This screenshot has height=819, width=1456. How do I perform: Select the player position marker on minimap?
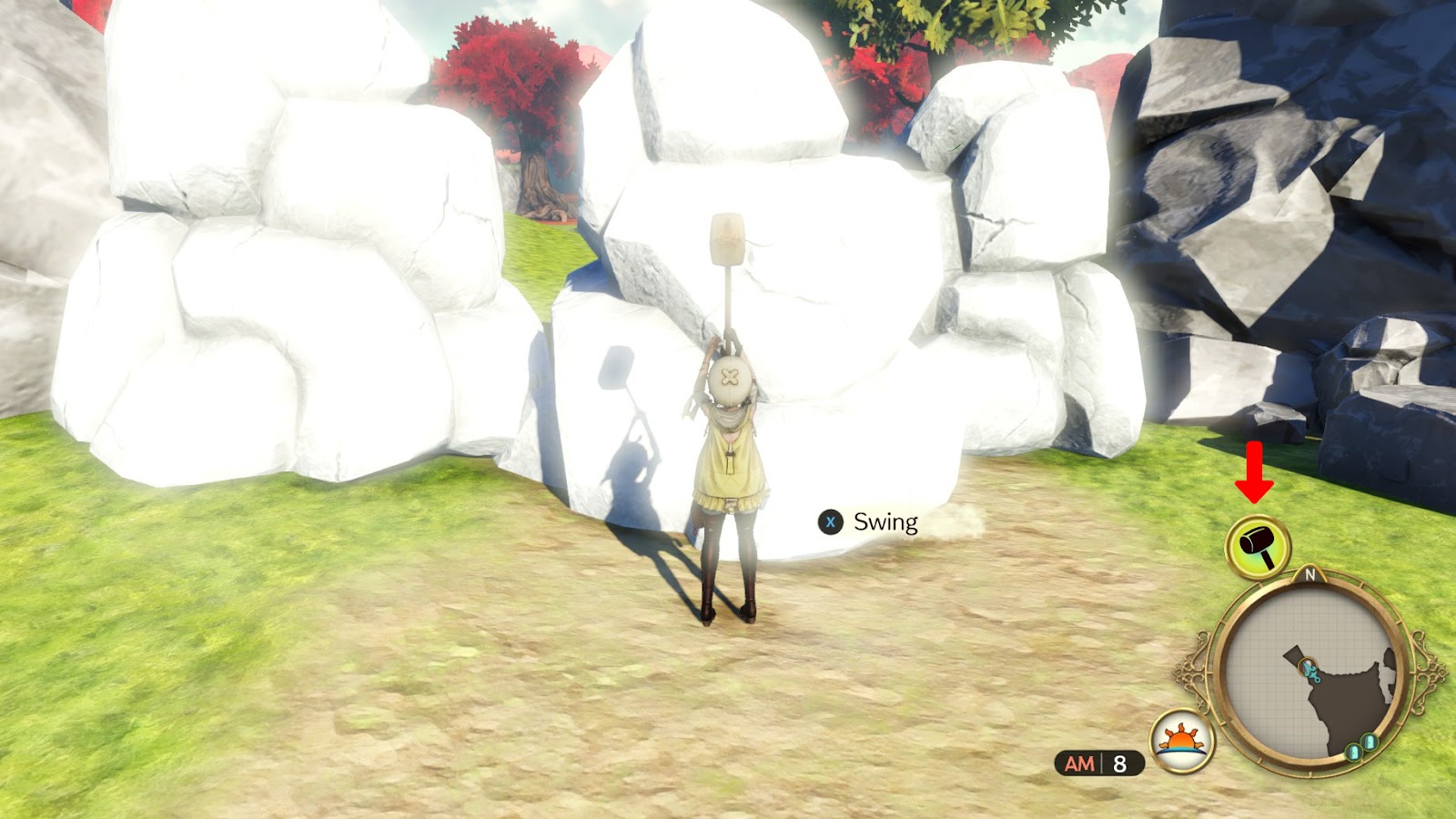coord(1308,668)
